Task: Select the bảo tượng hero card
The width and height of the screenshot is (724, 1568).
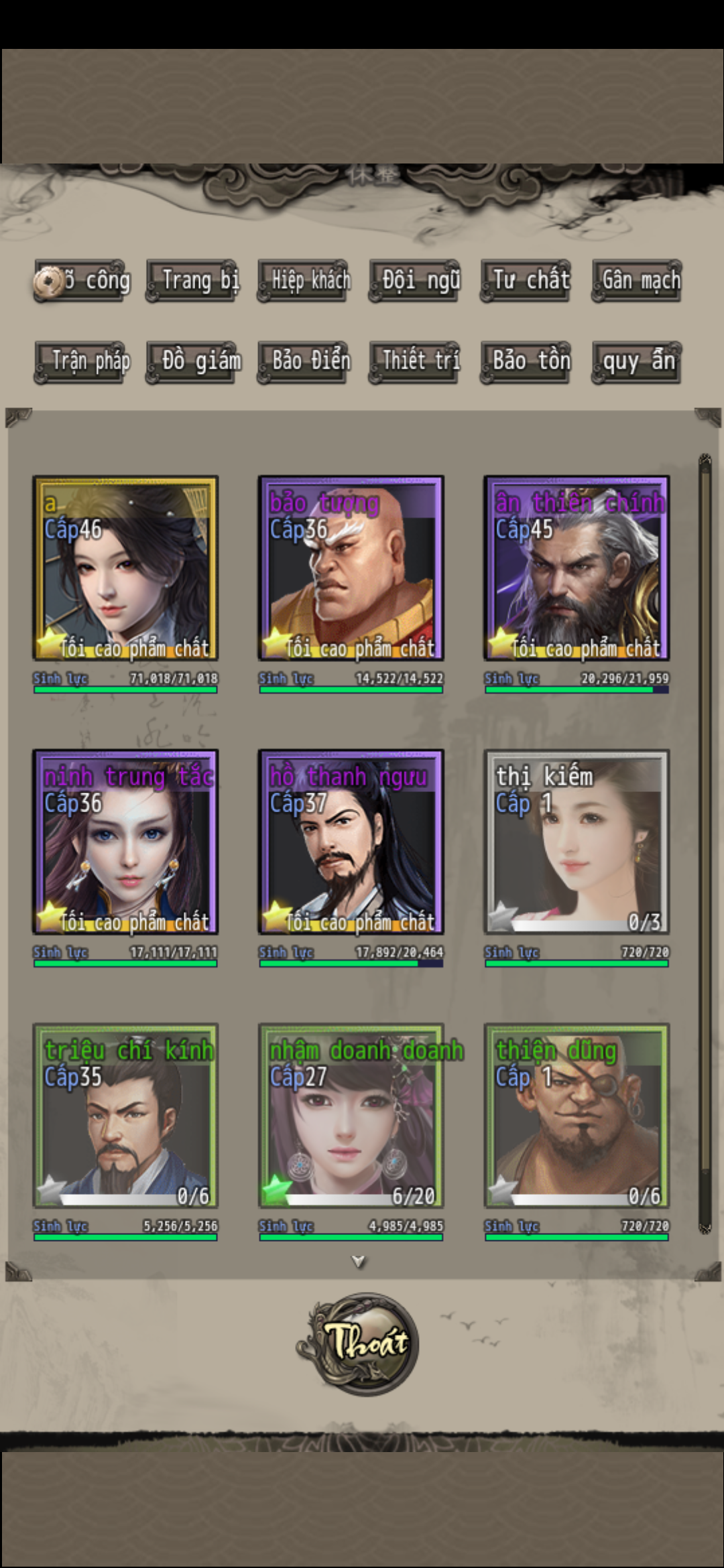Action: tap(351, 568)
